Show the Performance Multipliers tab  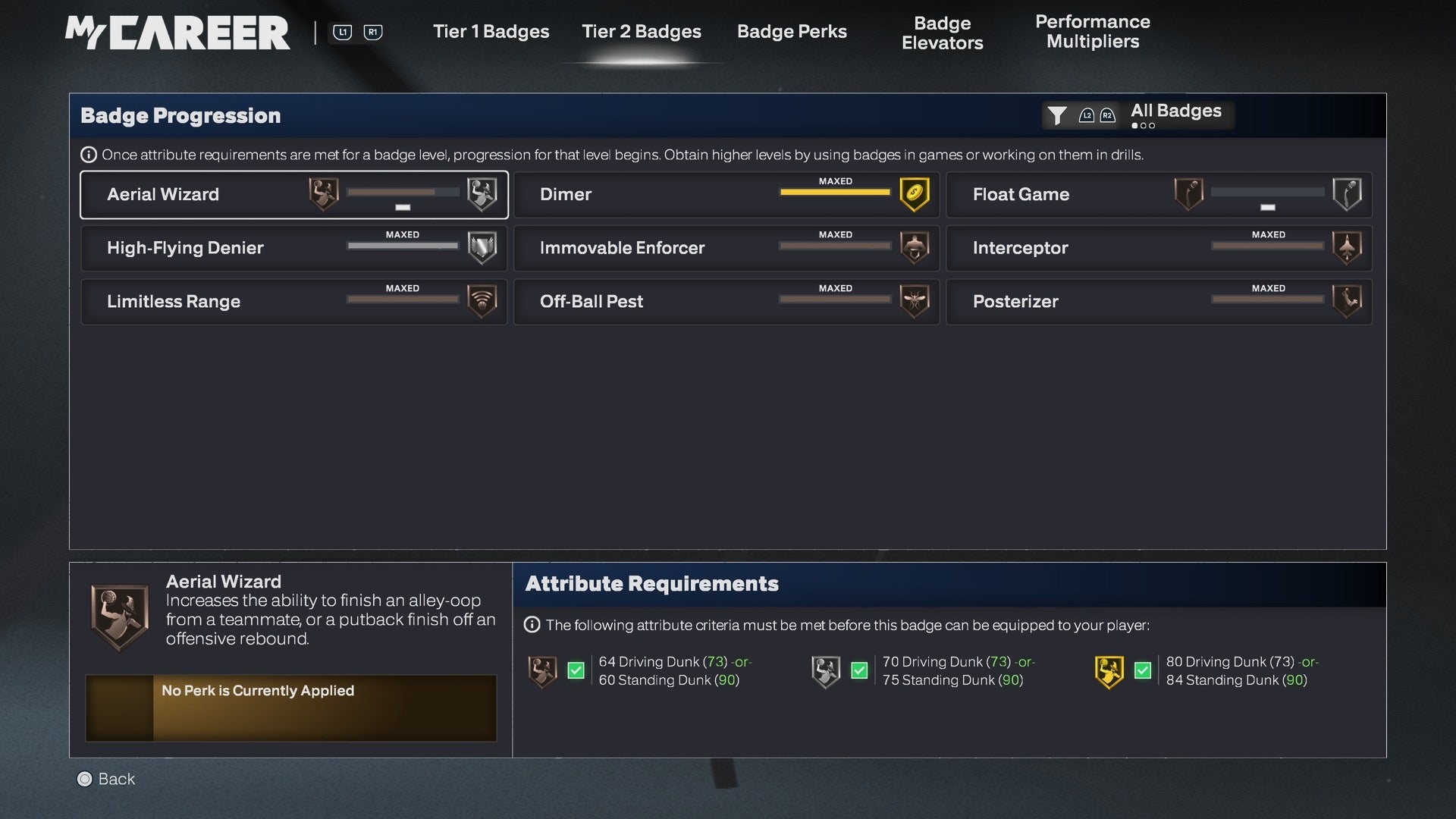pos(1092,32)
